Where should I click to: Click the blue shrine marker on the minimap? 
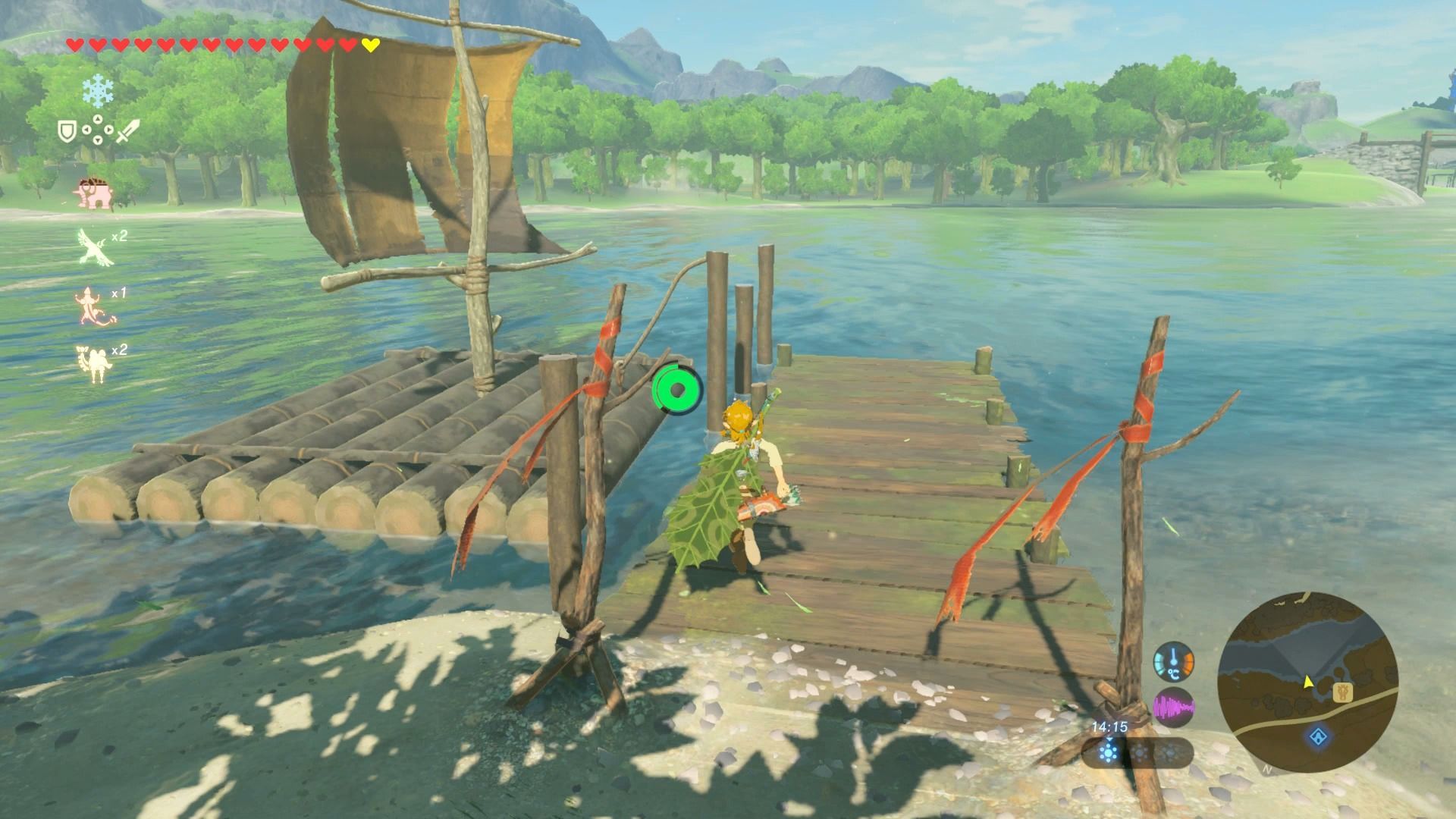(1319, 736)
